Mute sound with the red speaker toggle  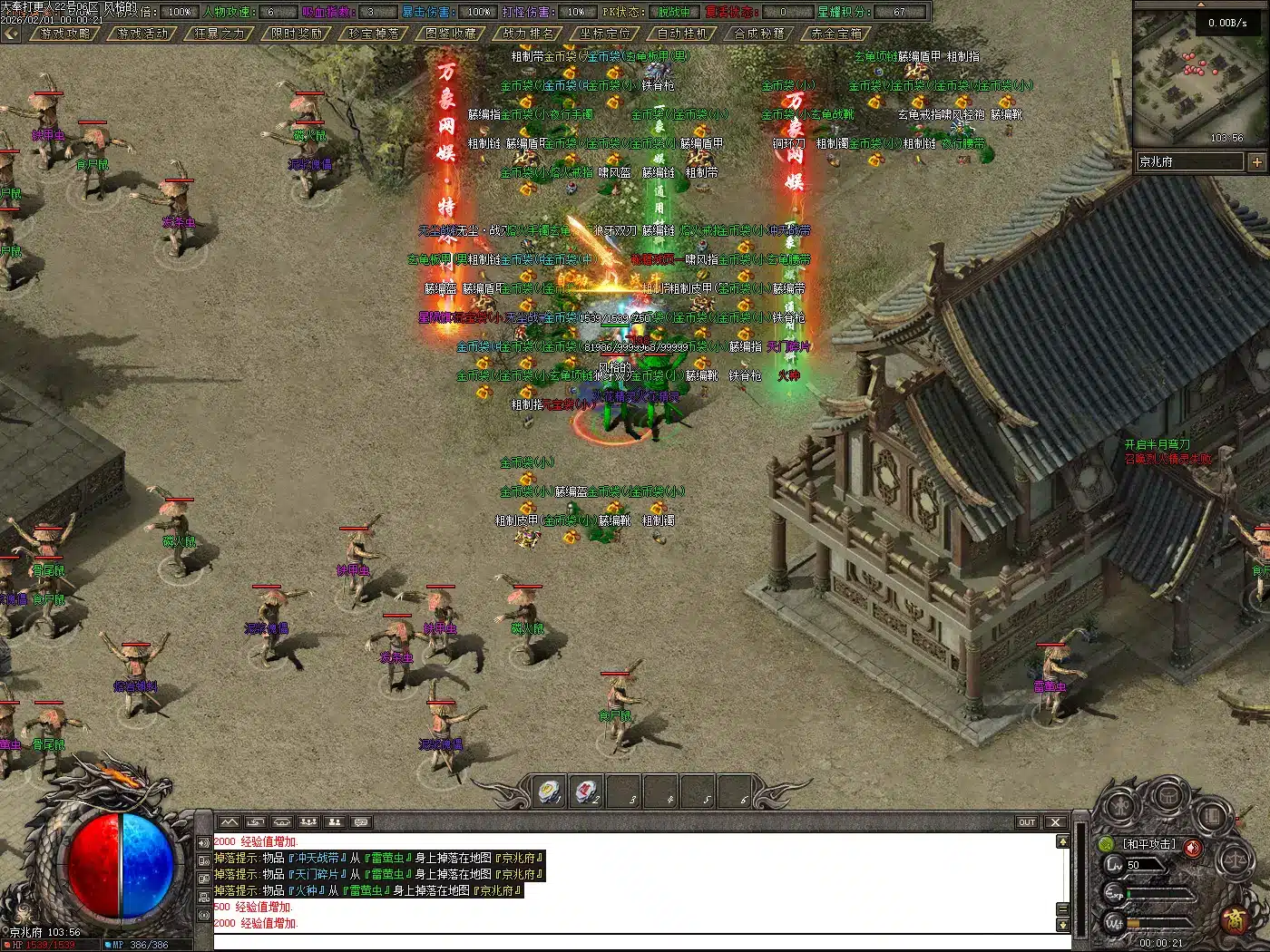click(x=1192, y=848)
